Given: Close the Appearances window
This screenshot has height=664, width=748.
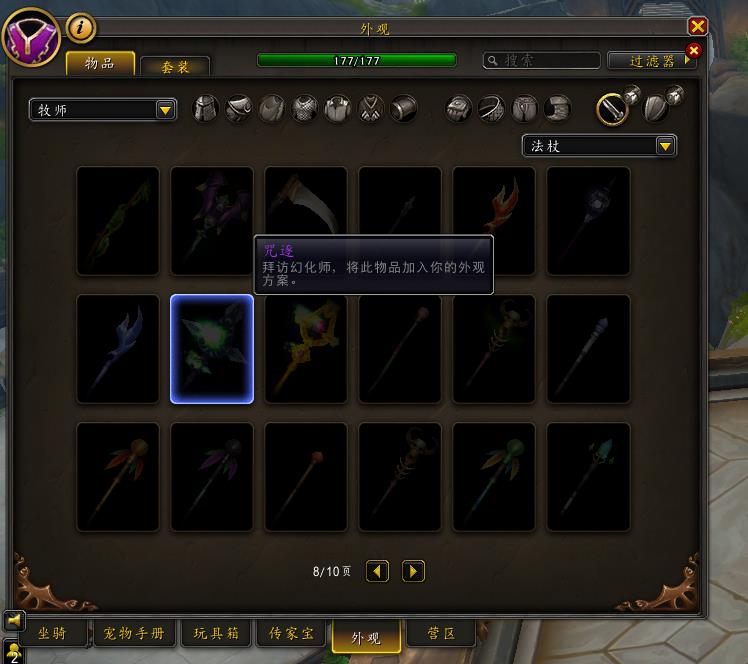Looking at the screenshot, I should click(697, 27).
